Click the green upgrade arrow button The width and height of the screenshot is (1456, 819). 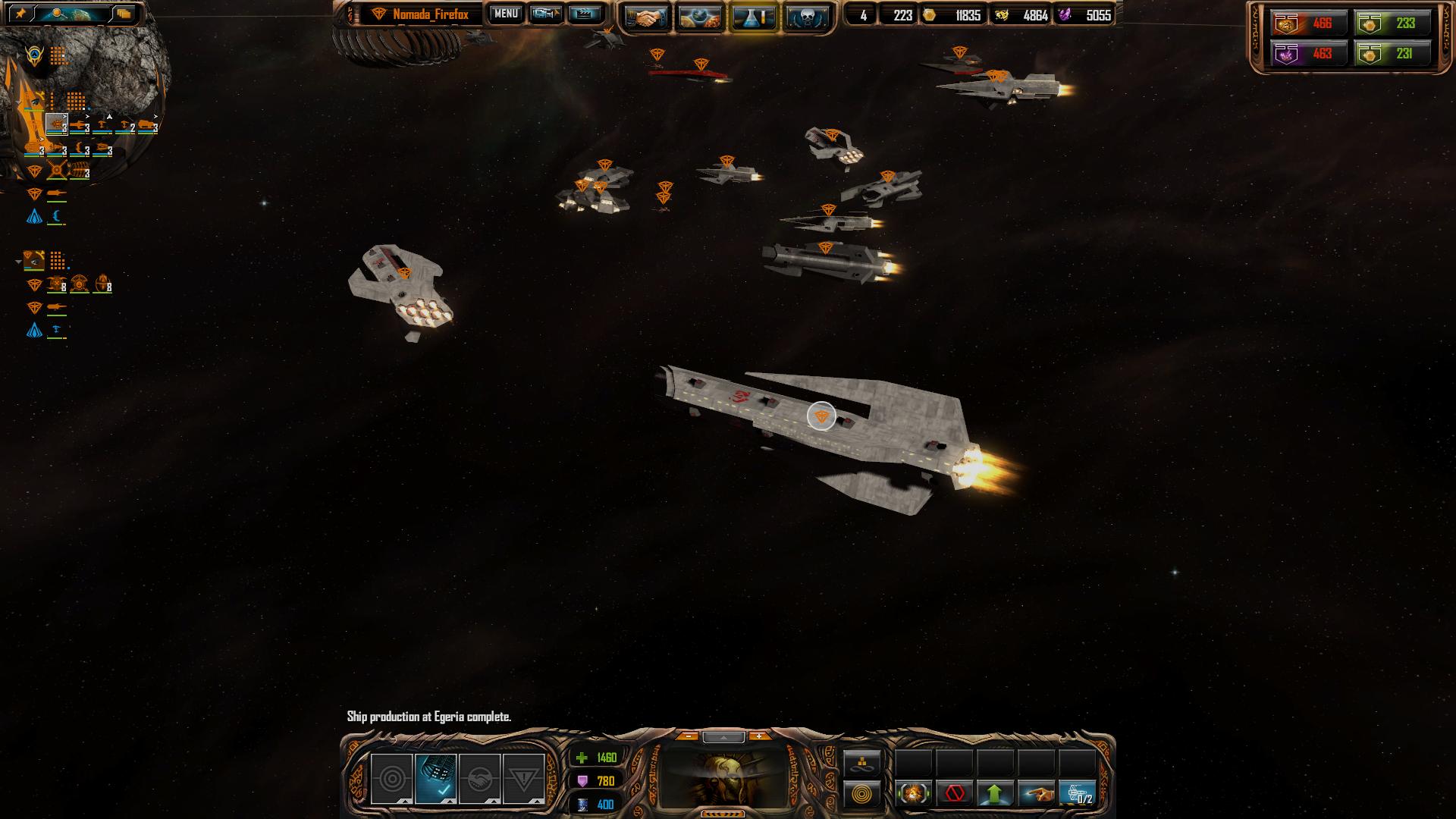tap(995, 794)
